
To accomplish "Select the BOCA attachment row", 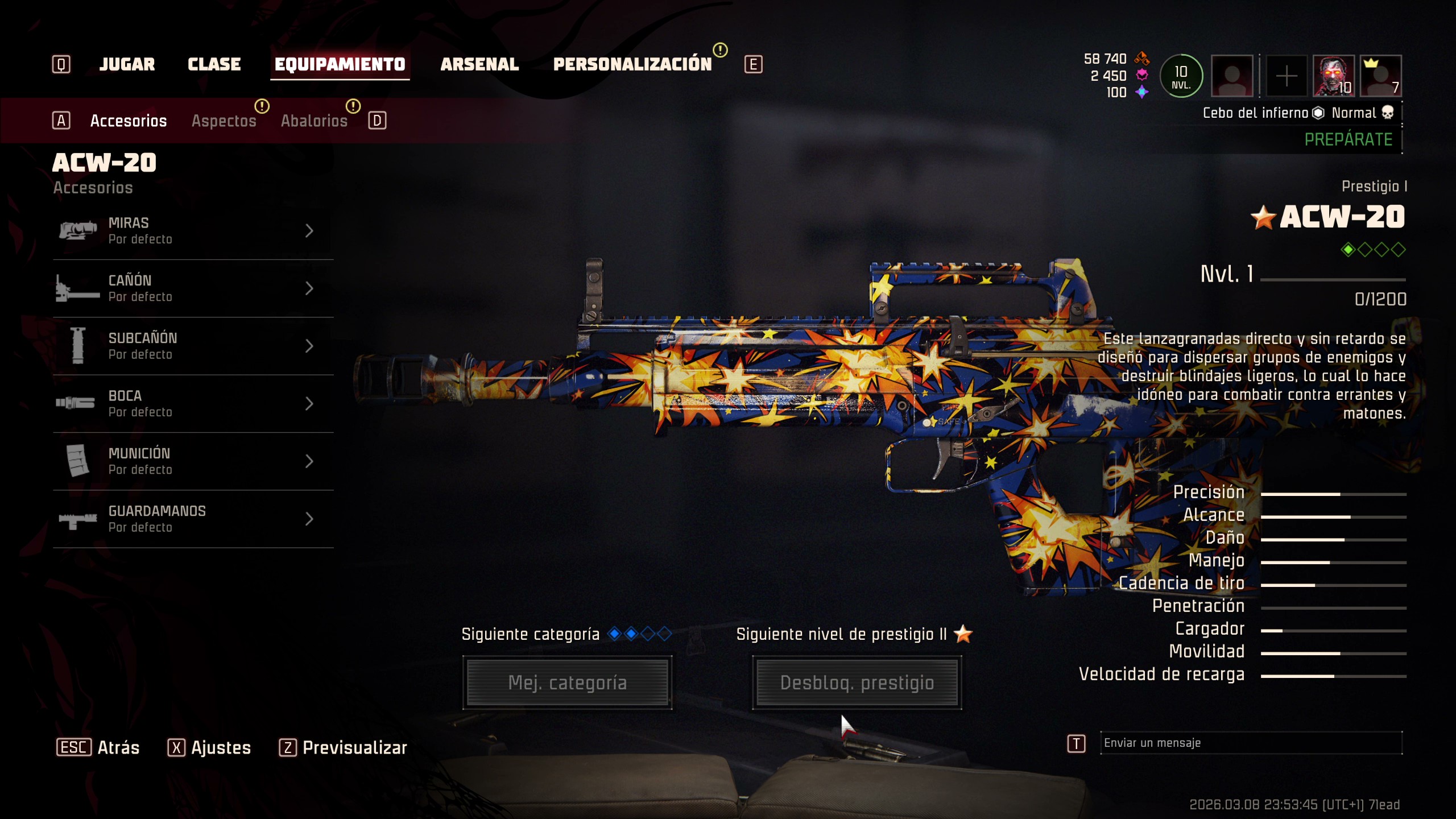I will [193, 403].
